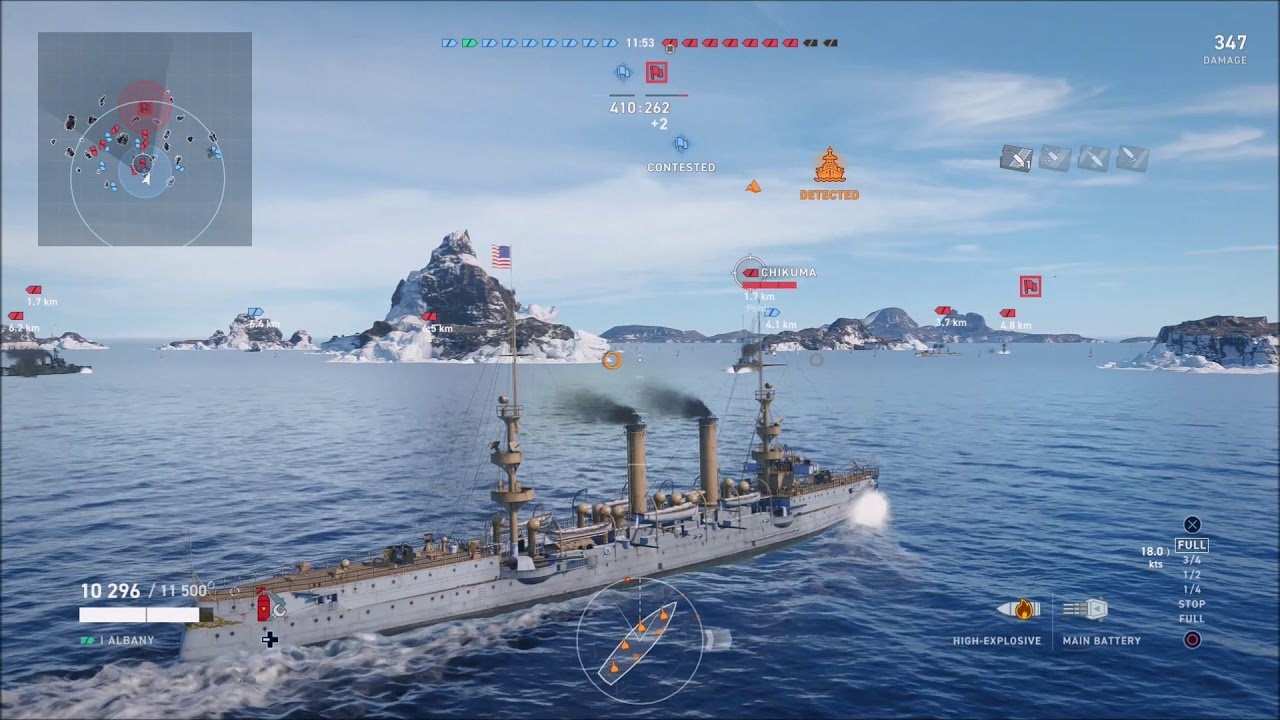This screenshot has height=720, width=1280.
Task: Set throttle to 3/4 speed
Action: tap(1192, 560)
